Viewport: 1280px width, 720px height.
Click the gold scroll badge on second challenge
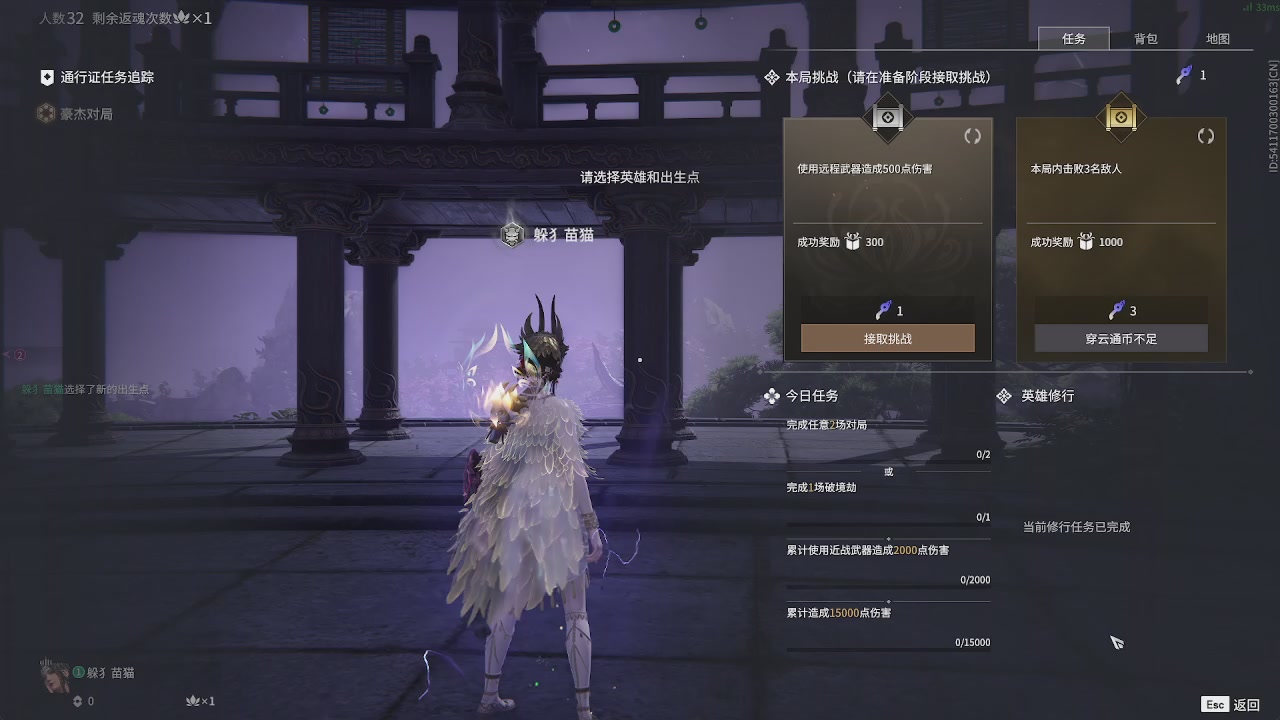pos(1120,117)
